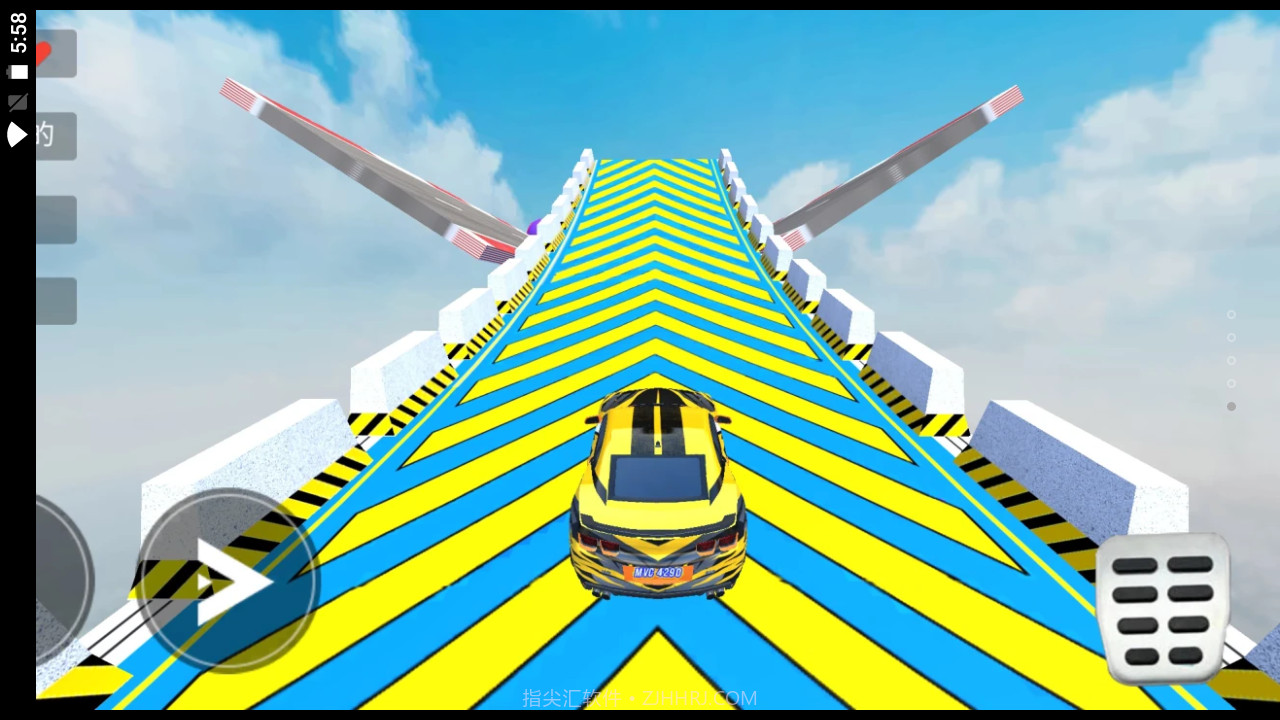Screen dimensions: 1280x720
Task: Select the filled bottom camera-view dot
Action: pos(1232,406)
